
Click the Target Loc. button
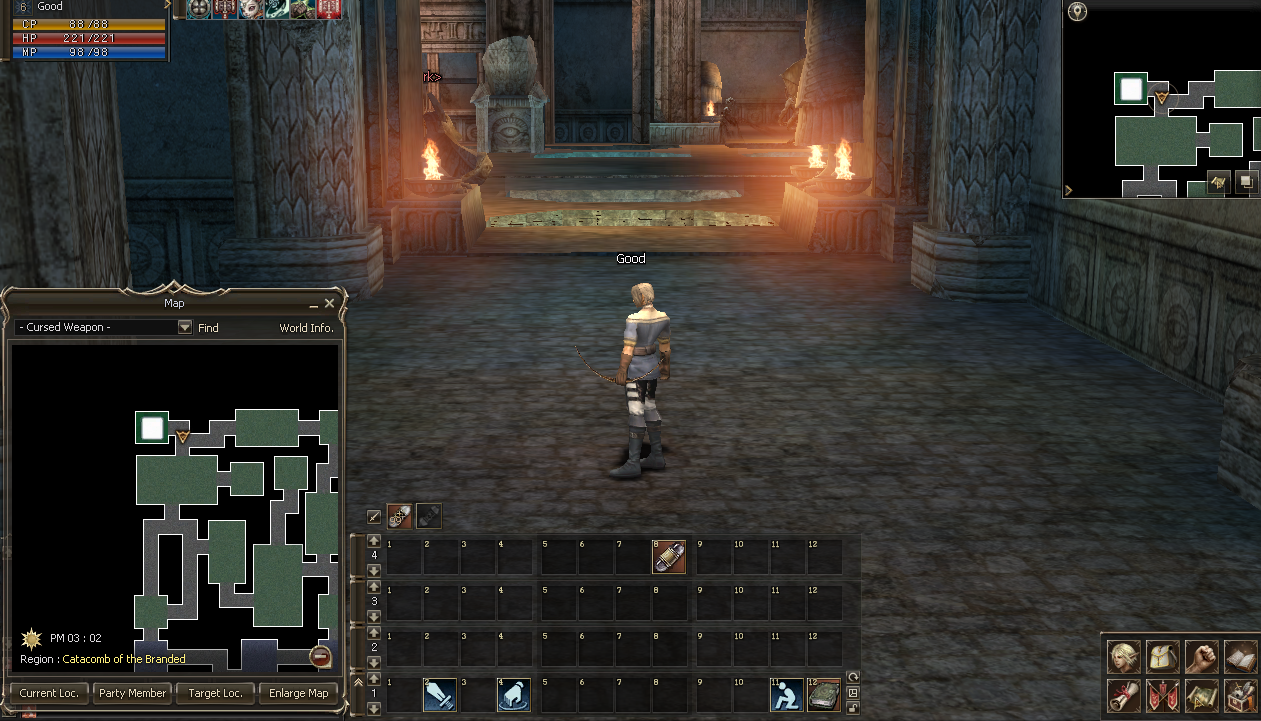(x=216, y=693)
